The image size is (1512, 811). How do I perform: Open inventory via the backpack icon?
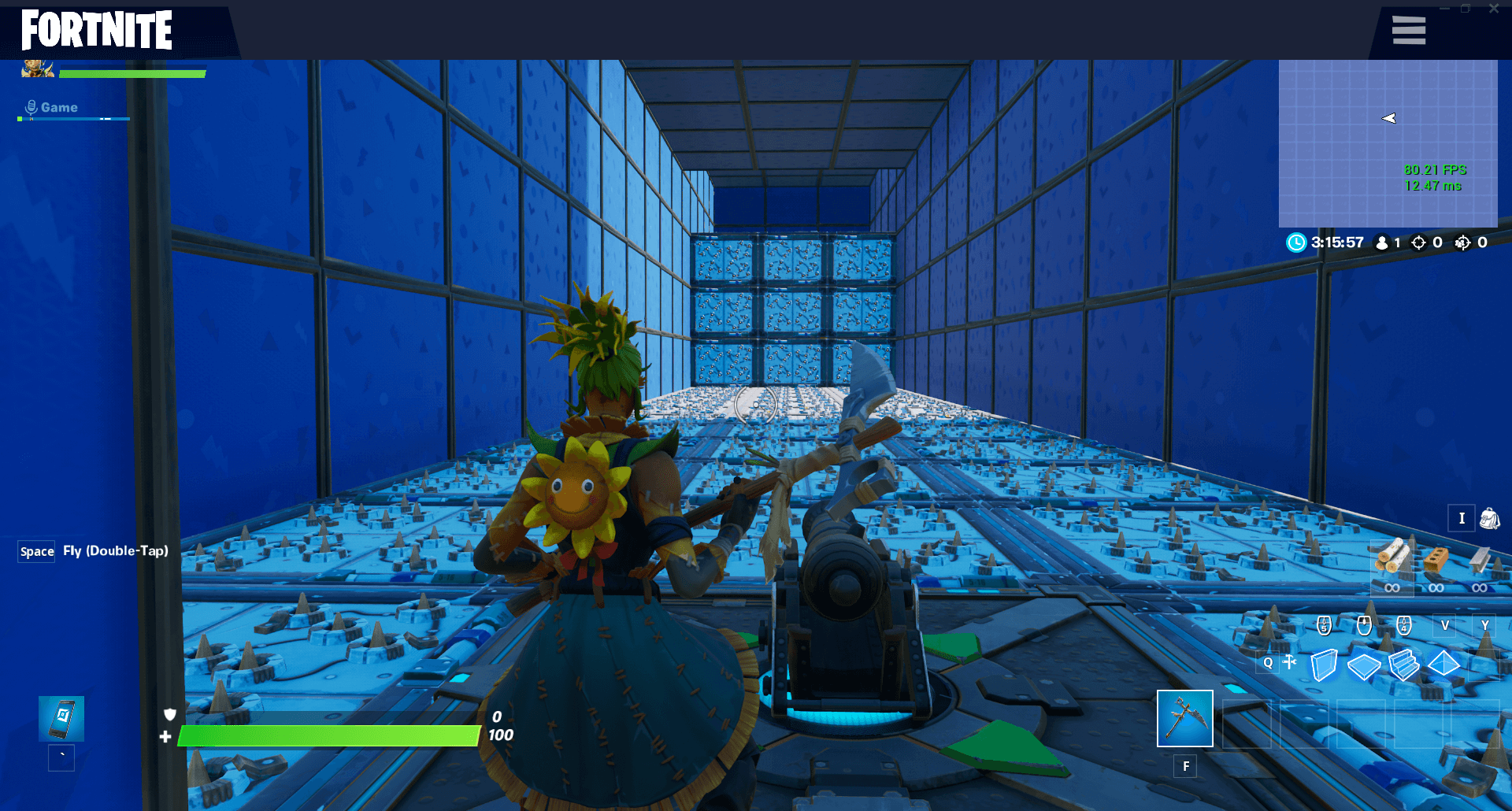point(1488,518)
